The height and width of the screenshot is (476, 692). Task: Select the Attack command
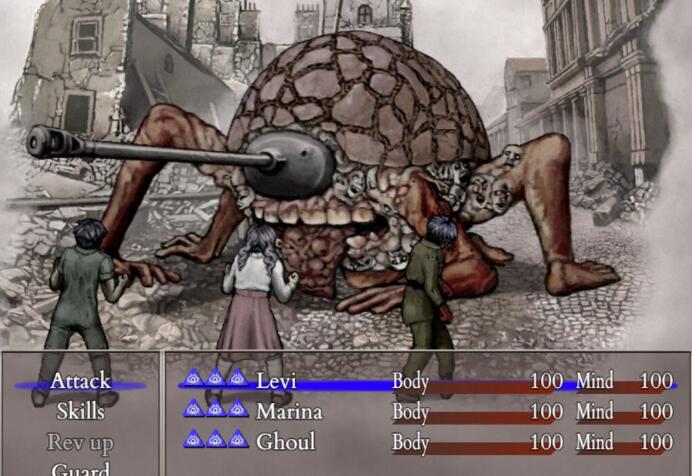tap(80, 381)
